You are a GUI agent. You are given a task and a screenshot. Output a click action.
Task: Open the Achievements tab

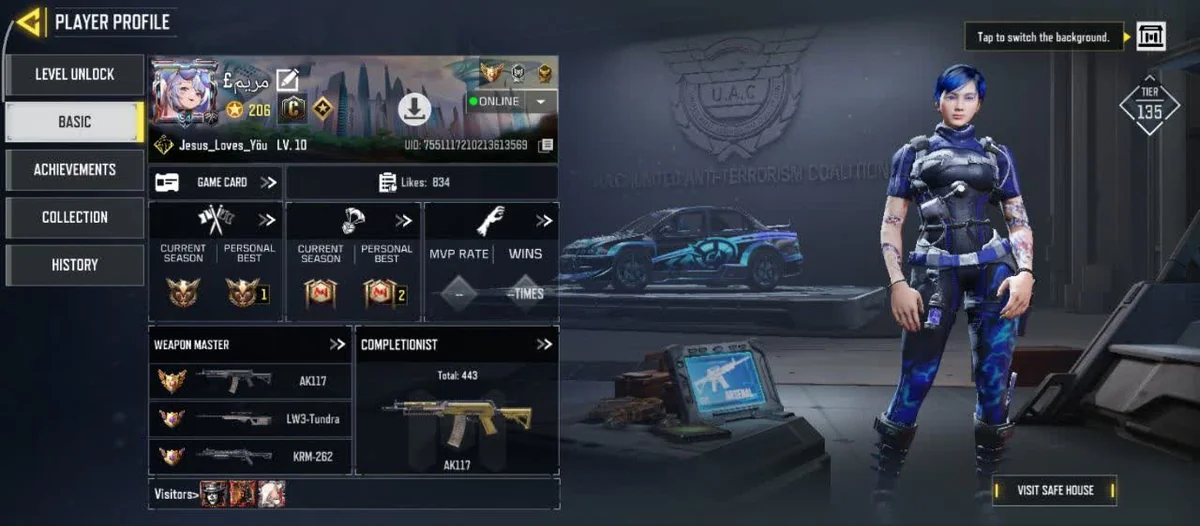coord(75,170)
